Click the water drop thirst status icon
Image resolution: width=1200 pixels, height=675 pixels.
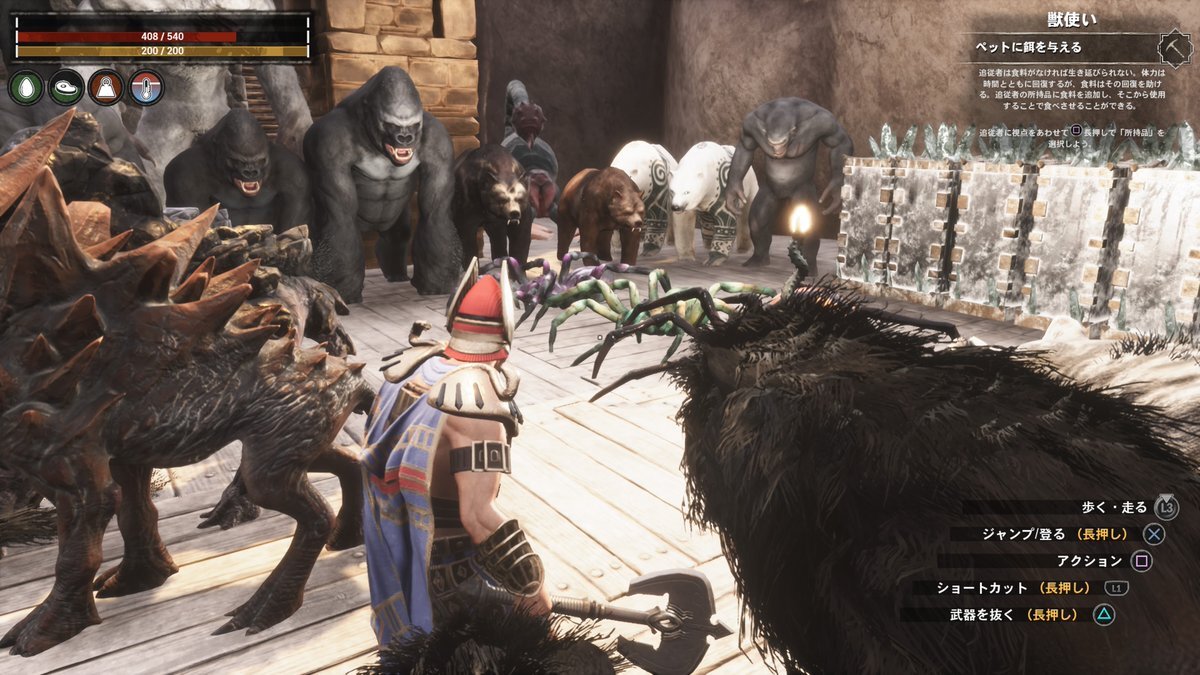(26, 88)
